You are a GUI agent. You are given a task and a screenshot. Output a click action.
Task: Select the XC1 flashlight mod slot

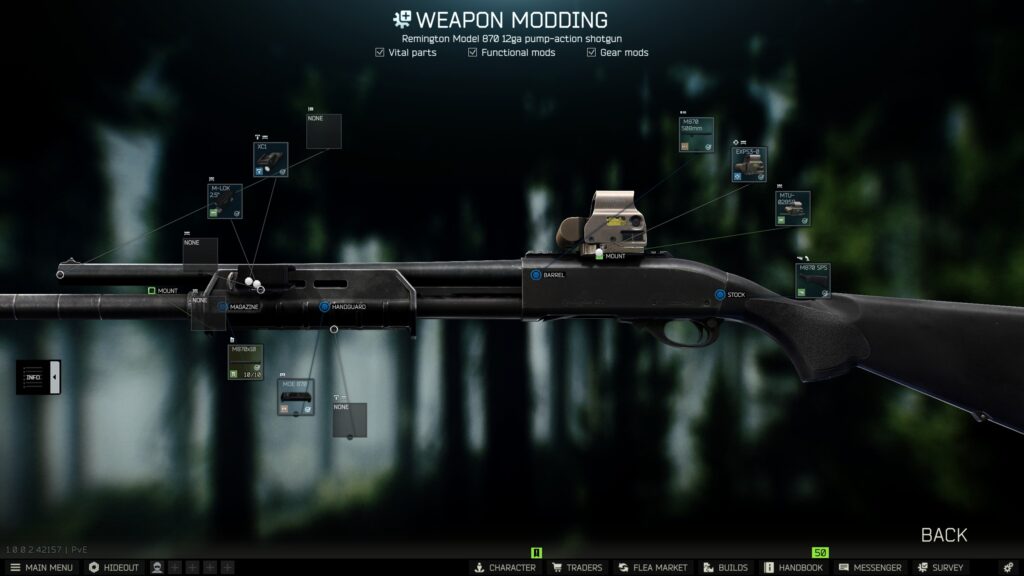point(270,159)
